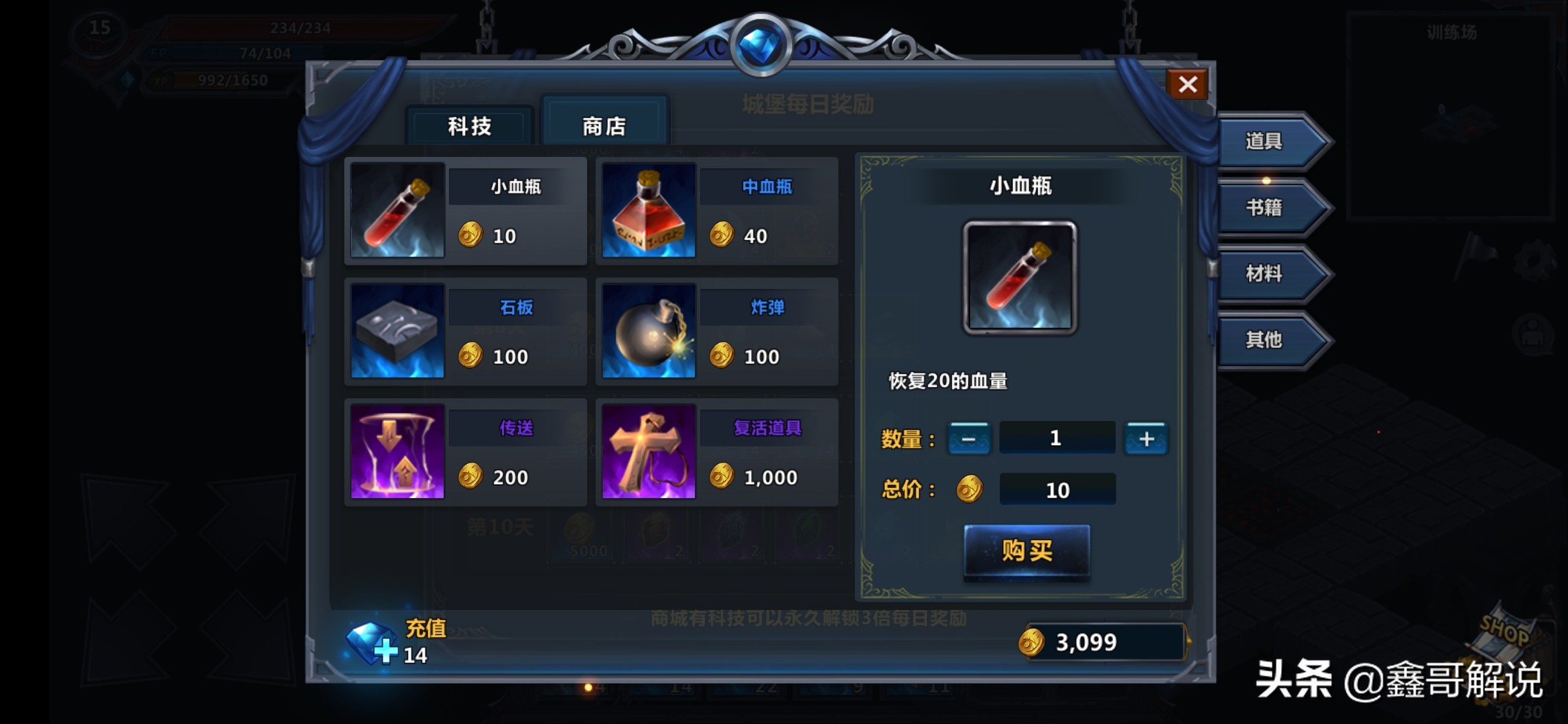1568x724 pixels.
Task: Pick the 石板 stone slab item
Action: [465, 331]
